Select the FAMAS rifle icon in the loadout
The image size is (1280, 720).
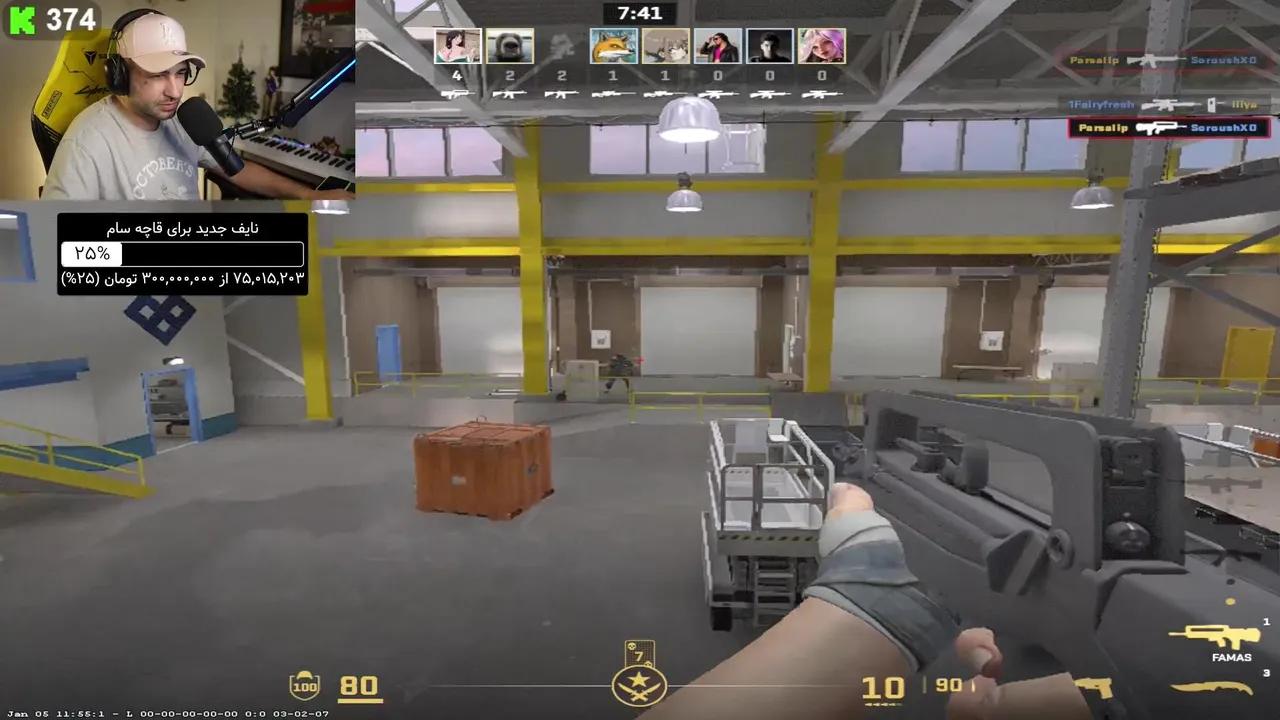point(1213,637)
